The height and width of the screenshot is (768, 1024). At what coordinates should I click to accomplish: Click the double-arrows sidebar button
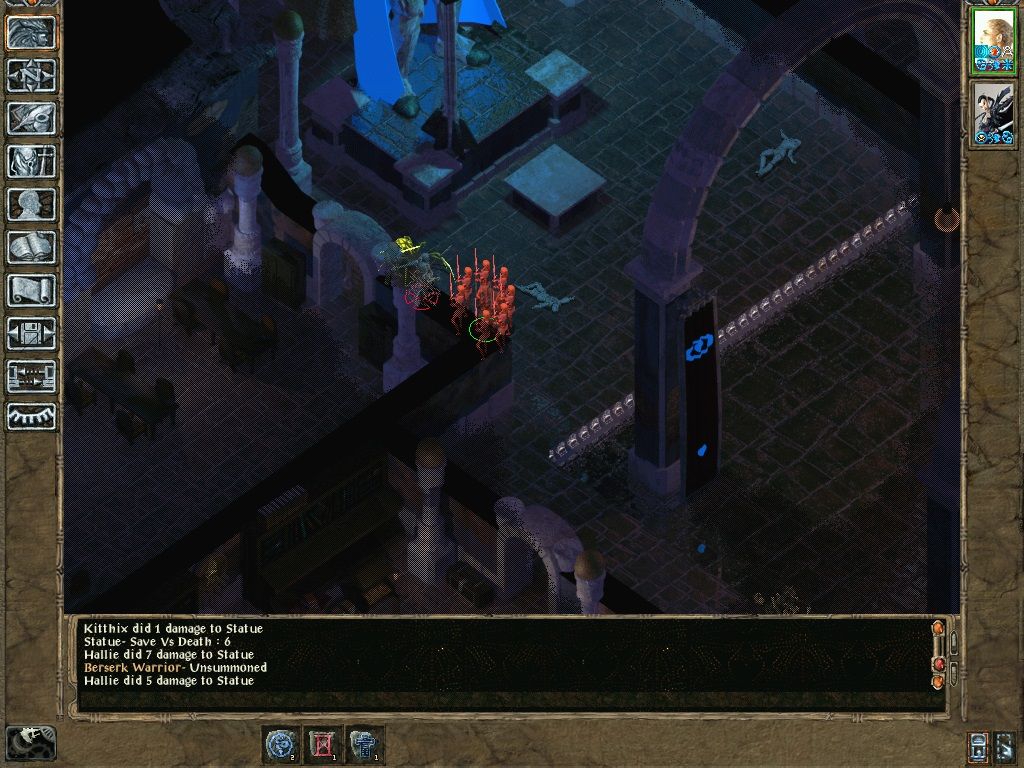point(32,376)
